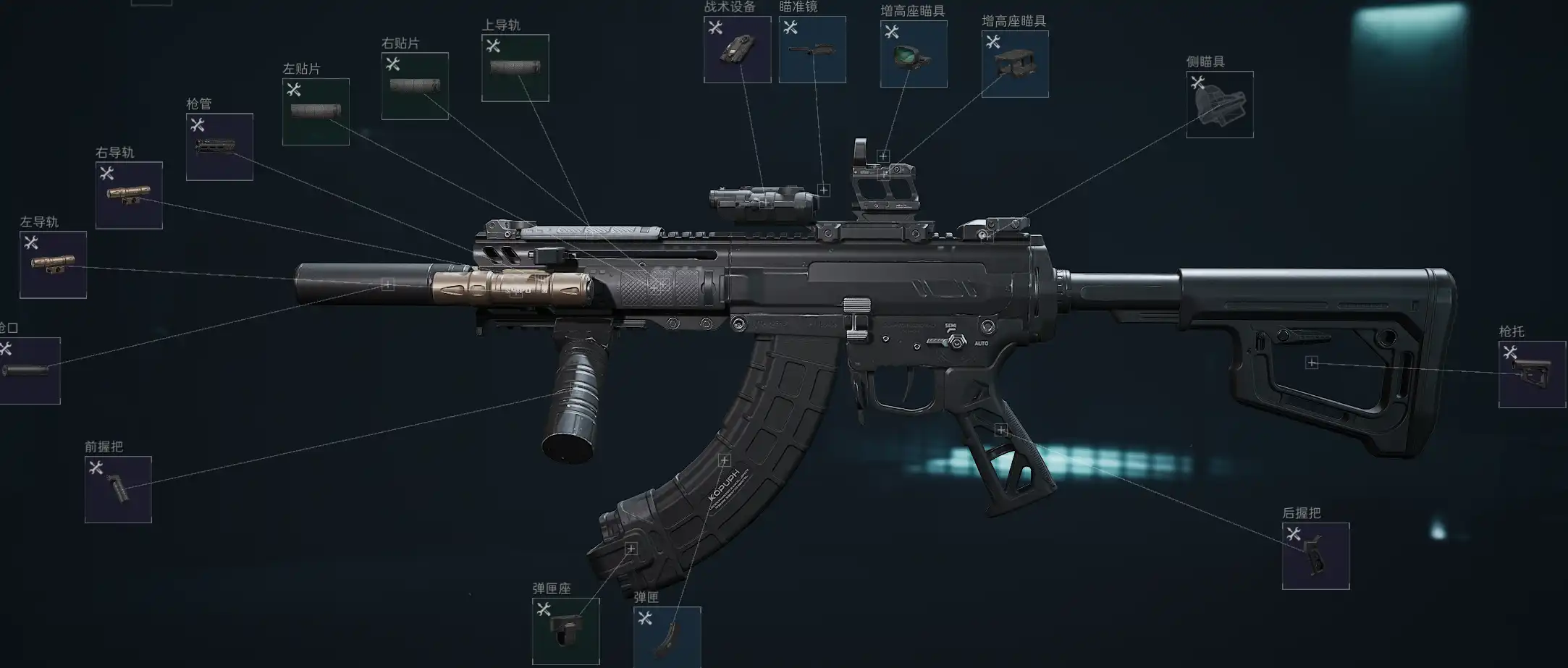Select the 弹匣 magazine slot
This screenshot has height=668, width=1568.
667,637
